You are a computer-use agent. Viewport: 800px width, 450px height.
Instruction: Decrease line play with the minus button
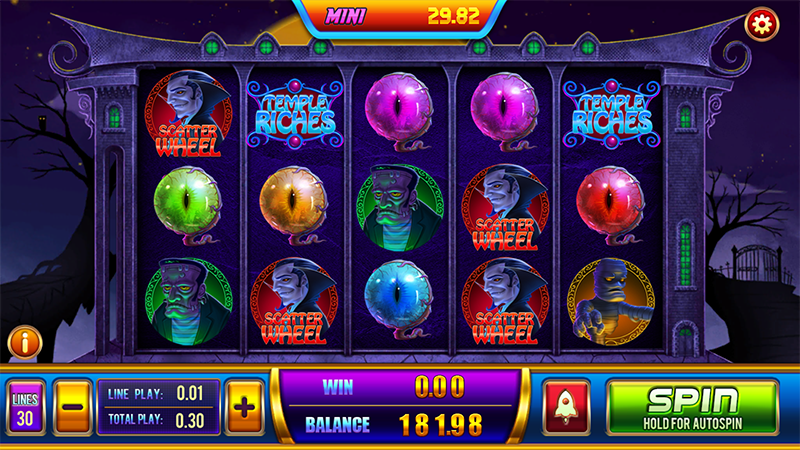(72, 407)
